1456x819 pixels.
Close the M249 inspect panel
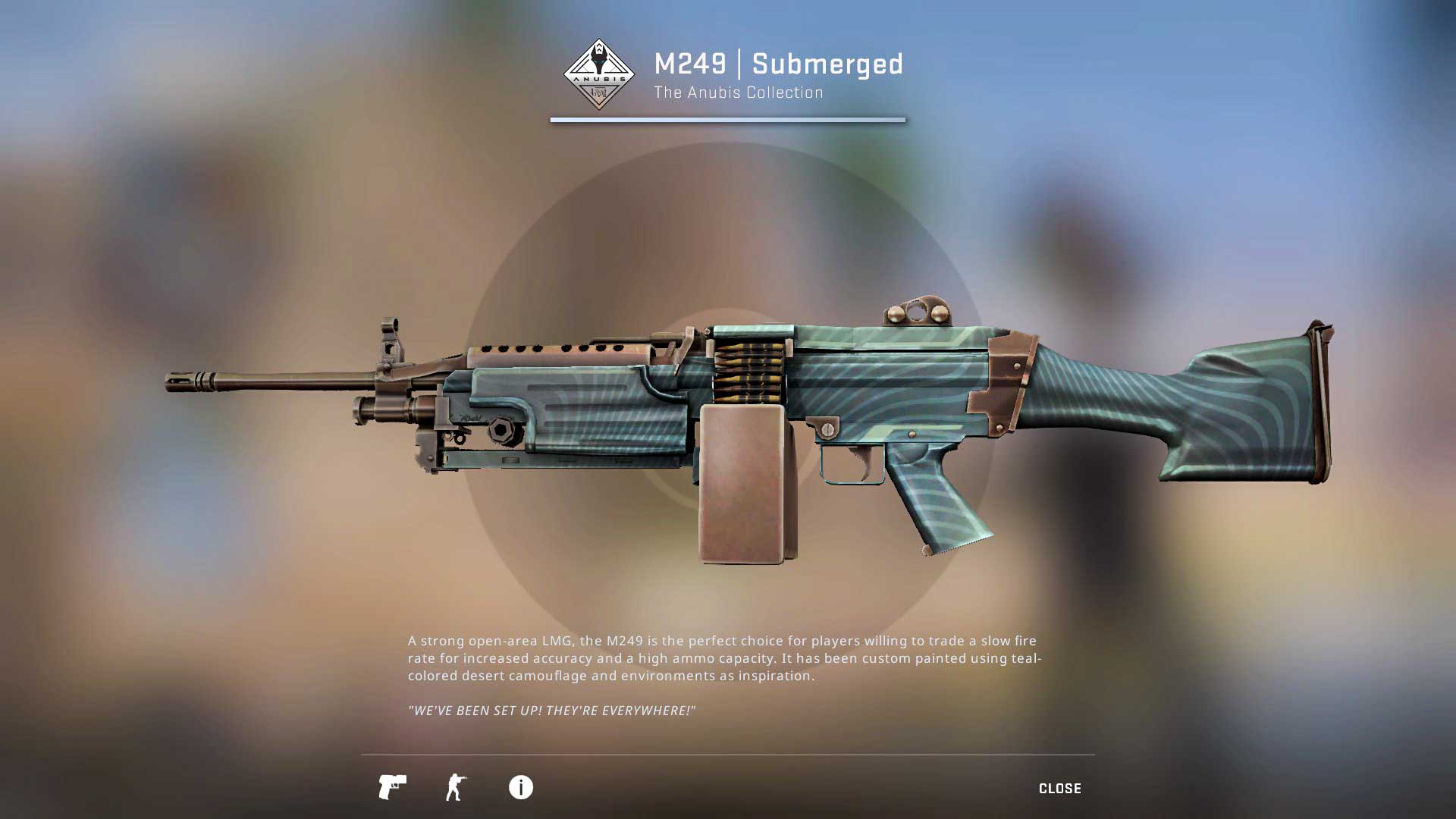1059,789
